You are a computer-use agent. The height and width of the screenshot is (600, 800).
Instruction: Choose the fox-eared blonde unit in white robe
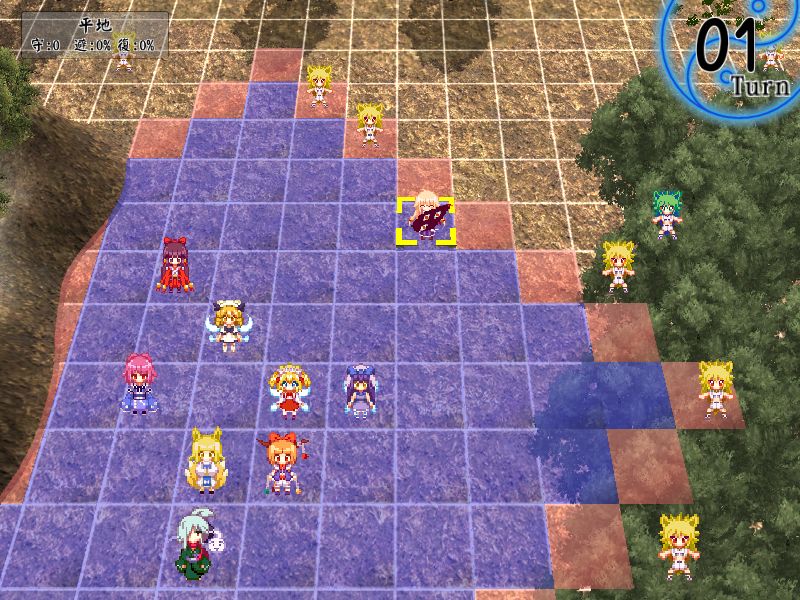(205, 461)
